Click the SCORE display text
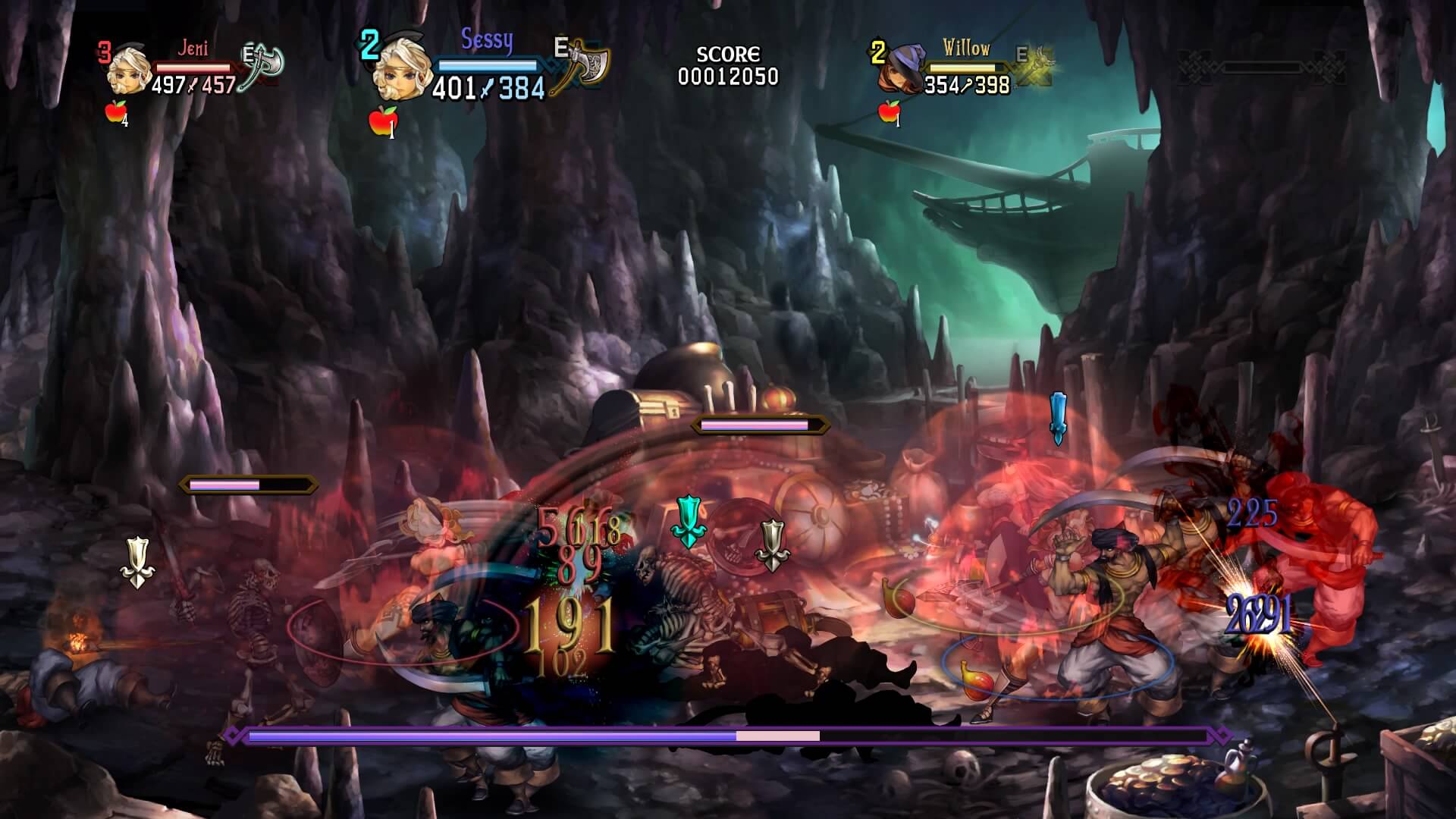The width and height of the screenshot is (1456, 819). [729, 53]
